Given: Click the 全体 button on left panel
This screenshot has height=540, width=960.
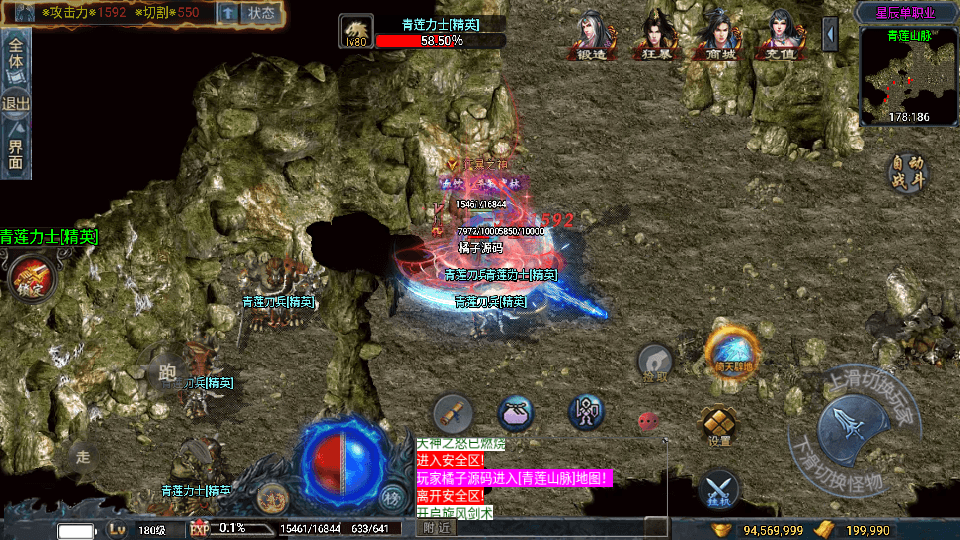Looking at the screenshot, I should tap(16, 55).
